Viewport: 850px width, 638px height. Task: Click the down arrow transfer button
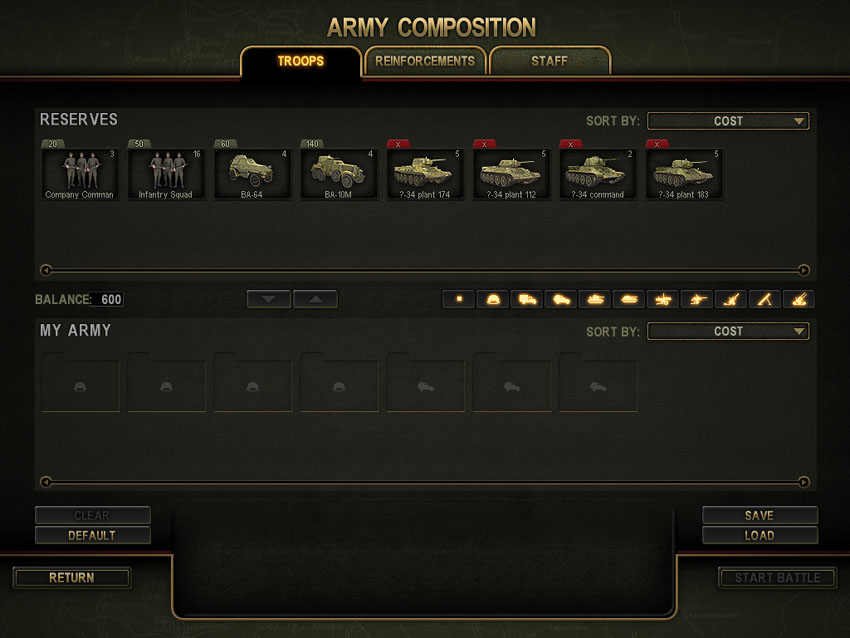pyautogui.click(x=269, y=299)
